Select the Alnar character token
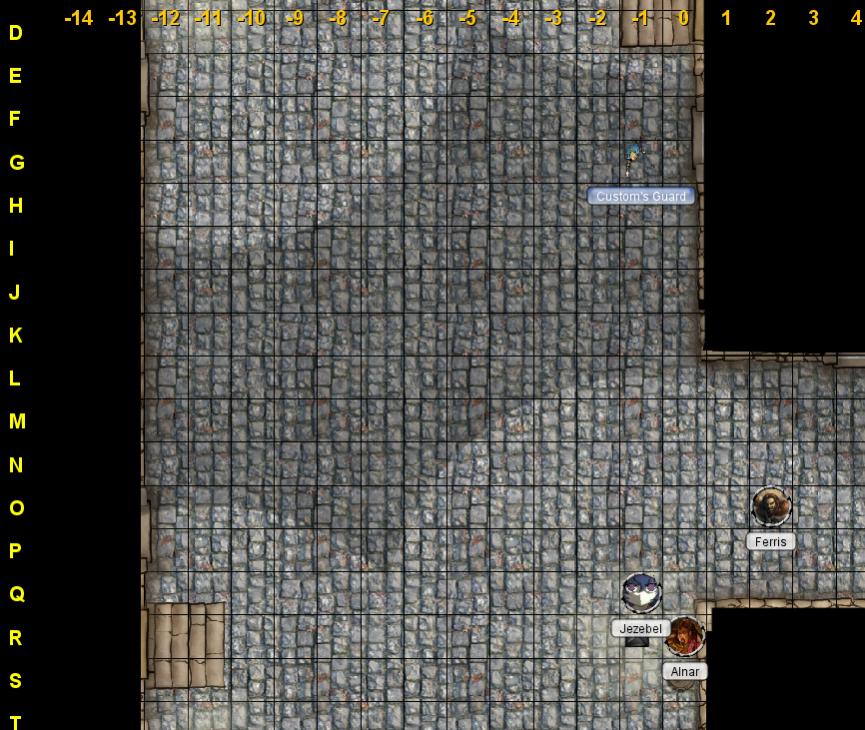 pos(685,636)
